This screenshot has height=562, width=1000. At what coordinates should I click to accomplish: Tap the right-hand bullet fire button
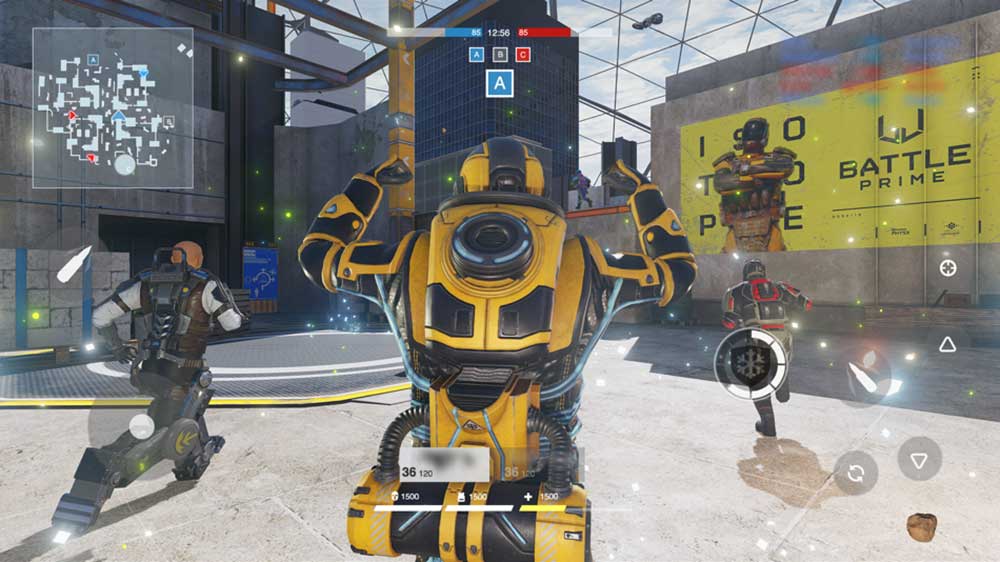[862, 375]
